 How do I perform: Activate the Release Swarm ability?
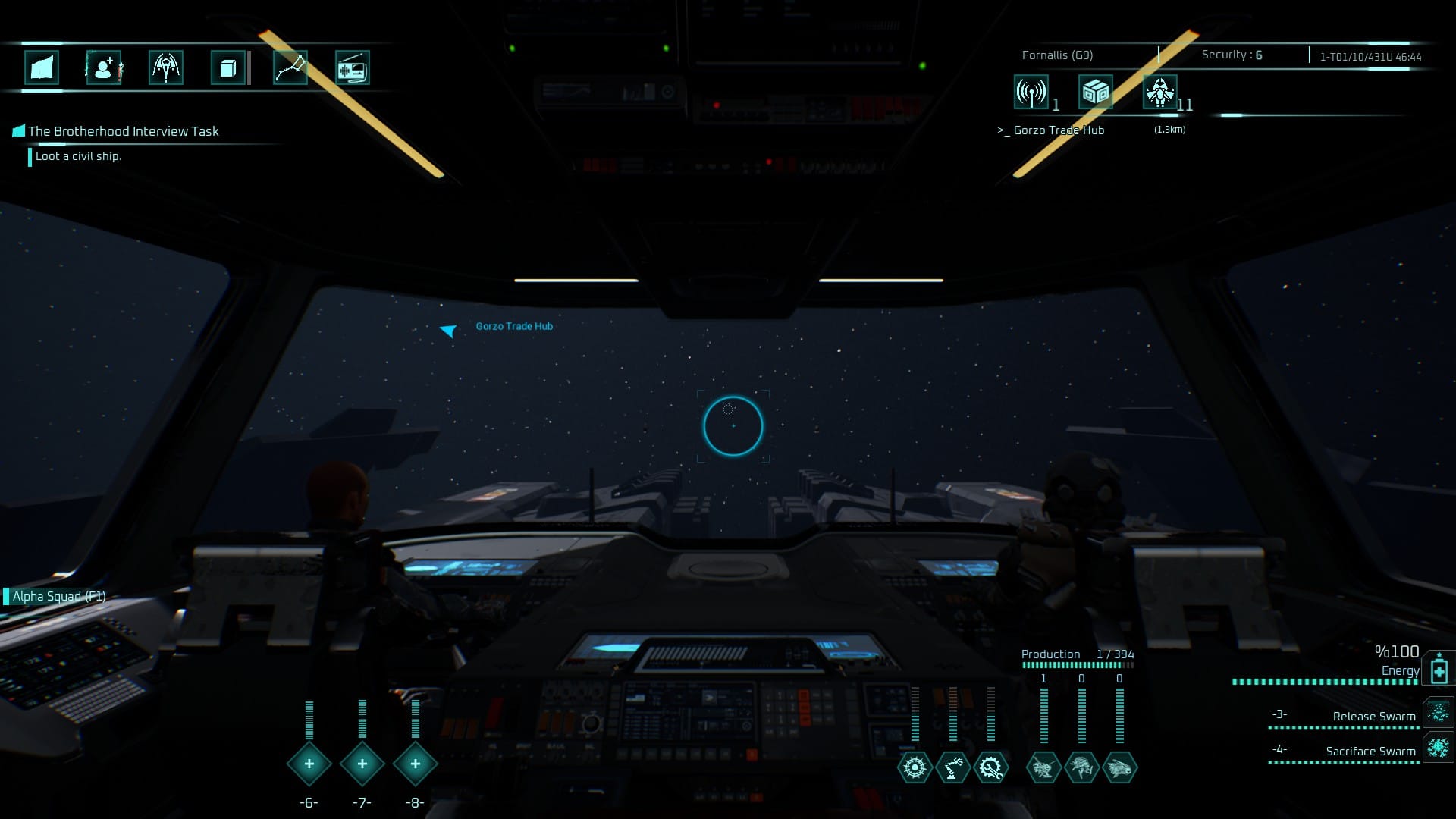[x=1373, y=716]
